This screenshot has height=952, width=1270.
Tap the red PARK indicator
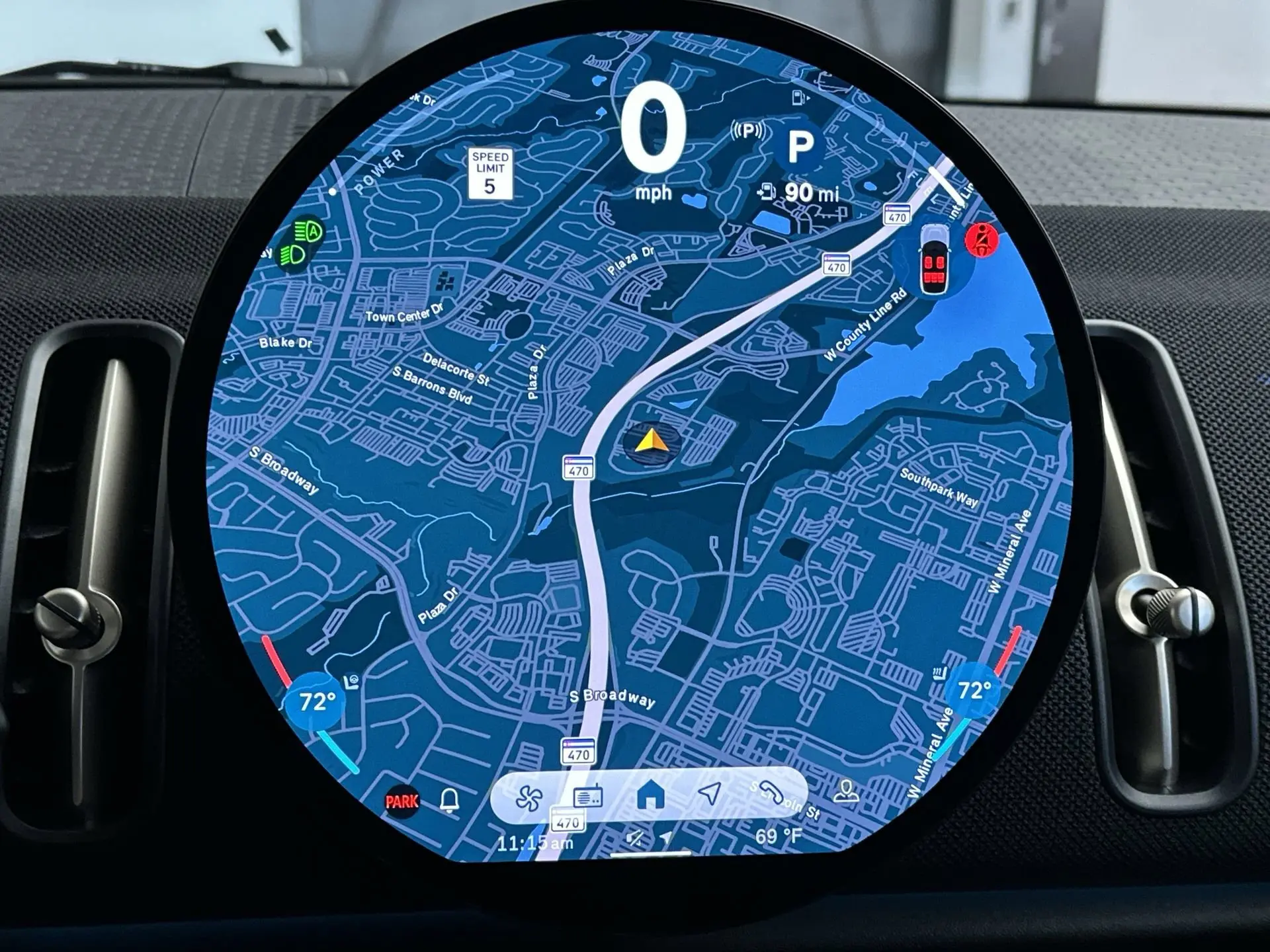(x=402, y=802)
